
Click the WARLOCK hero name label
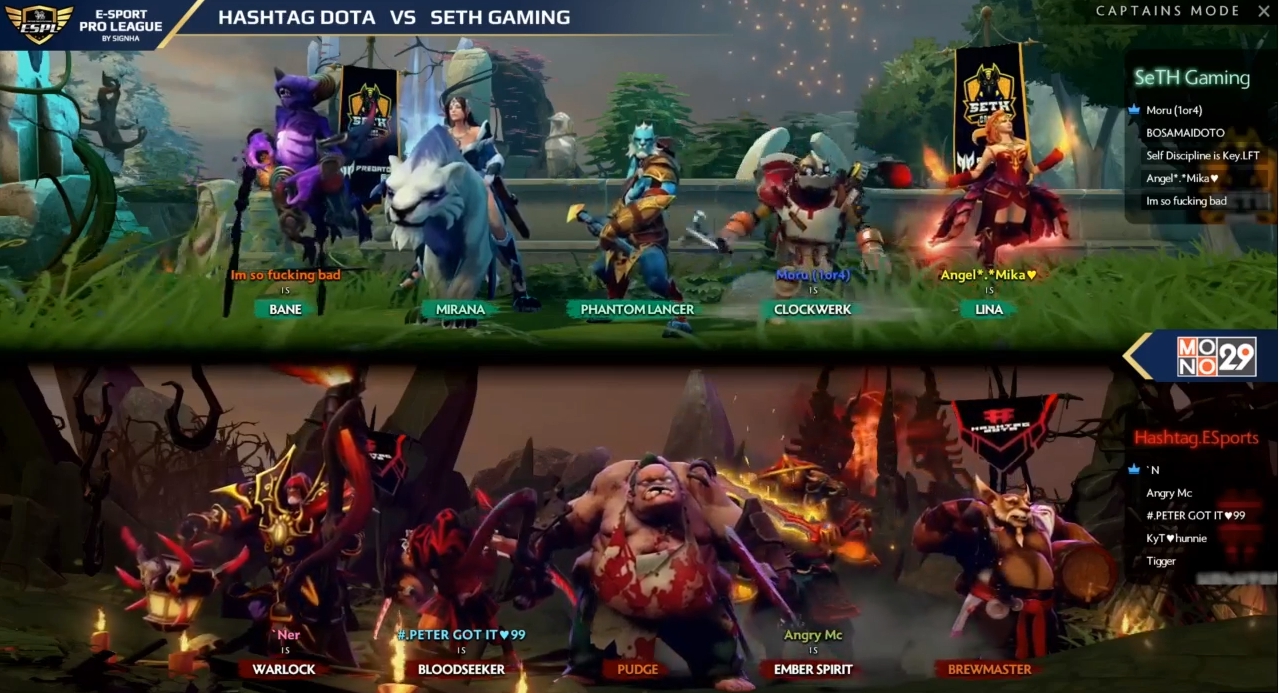(284, 669)
